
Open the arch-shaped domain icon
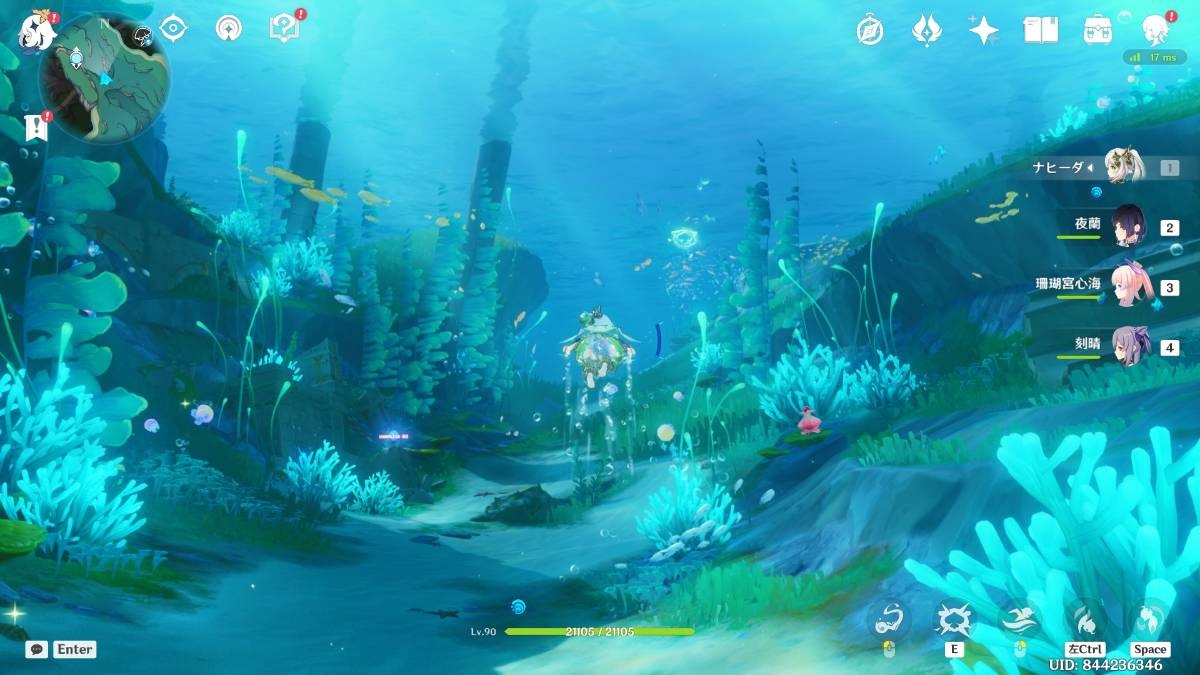[229, 29]
